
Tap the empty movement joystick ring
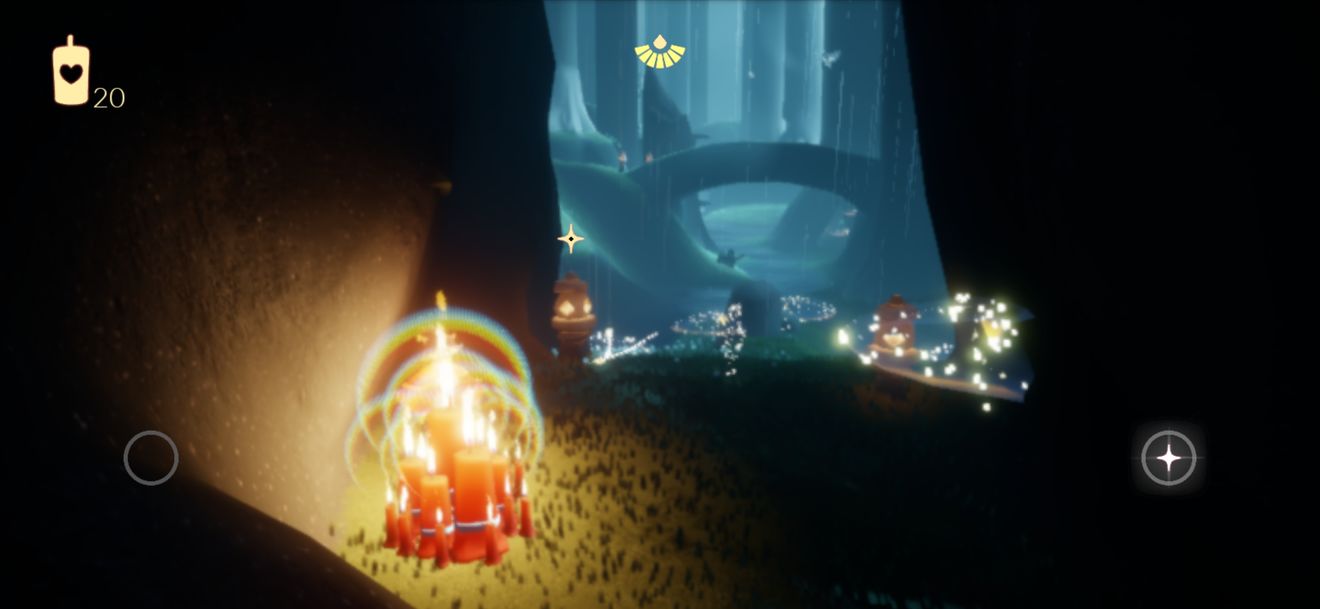151,458
